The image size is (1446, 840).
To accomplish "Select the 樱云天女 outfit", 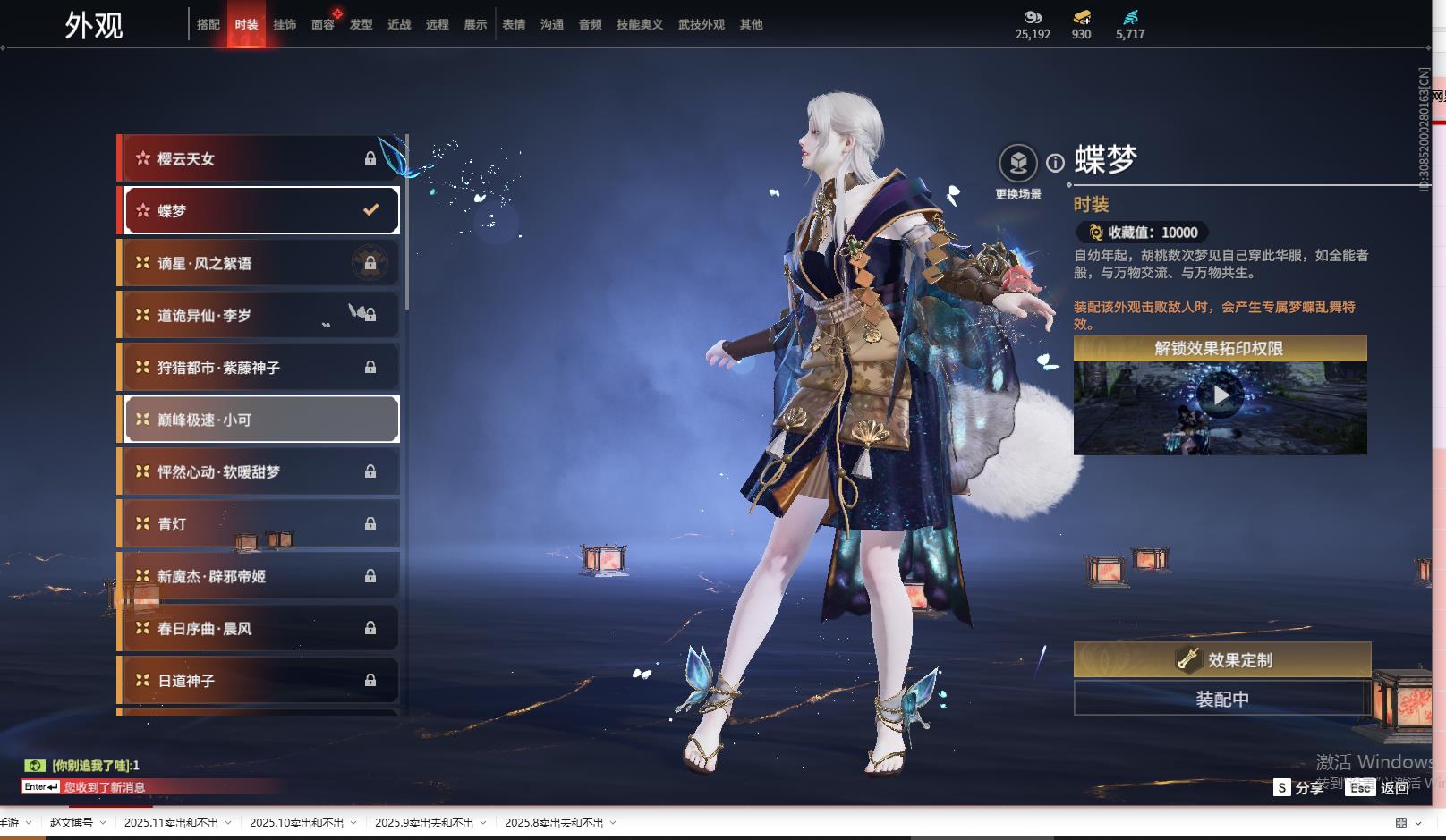I will pos(260,158).
